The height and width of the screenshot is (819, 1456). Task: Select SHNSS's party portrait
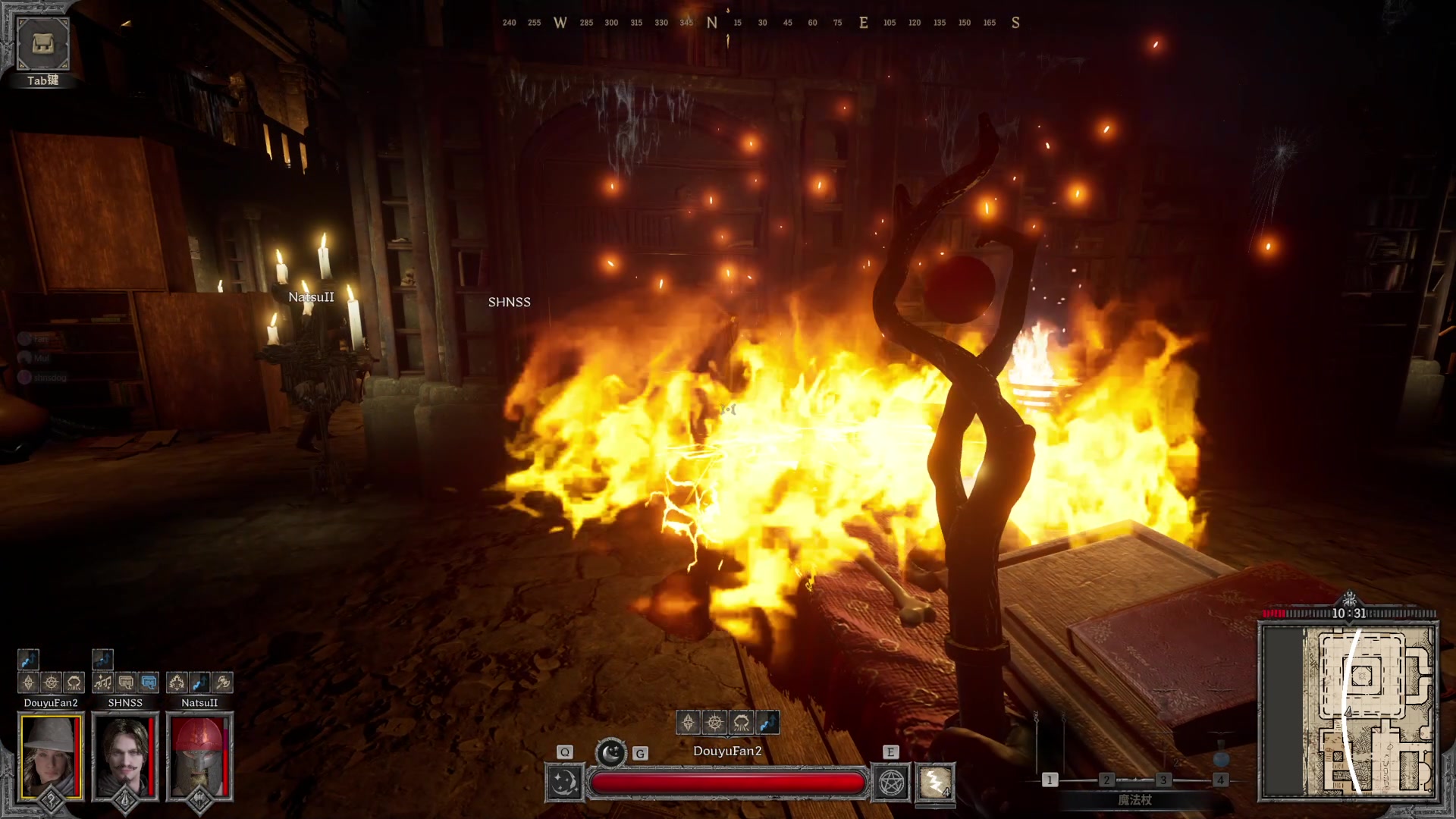pos(125,756)
